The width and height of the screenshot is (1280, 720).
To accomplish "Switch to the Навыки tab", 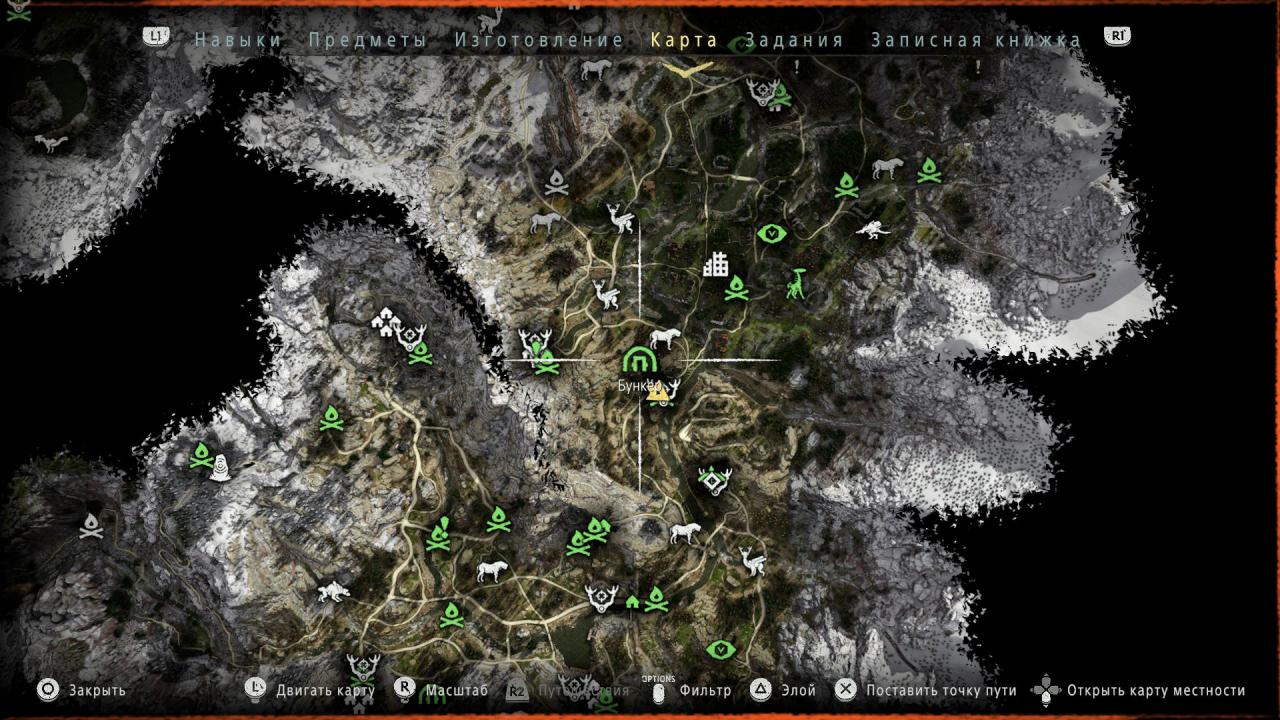I will [x=238, y=40].
